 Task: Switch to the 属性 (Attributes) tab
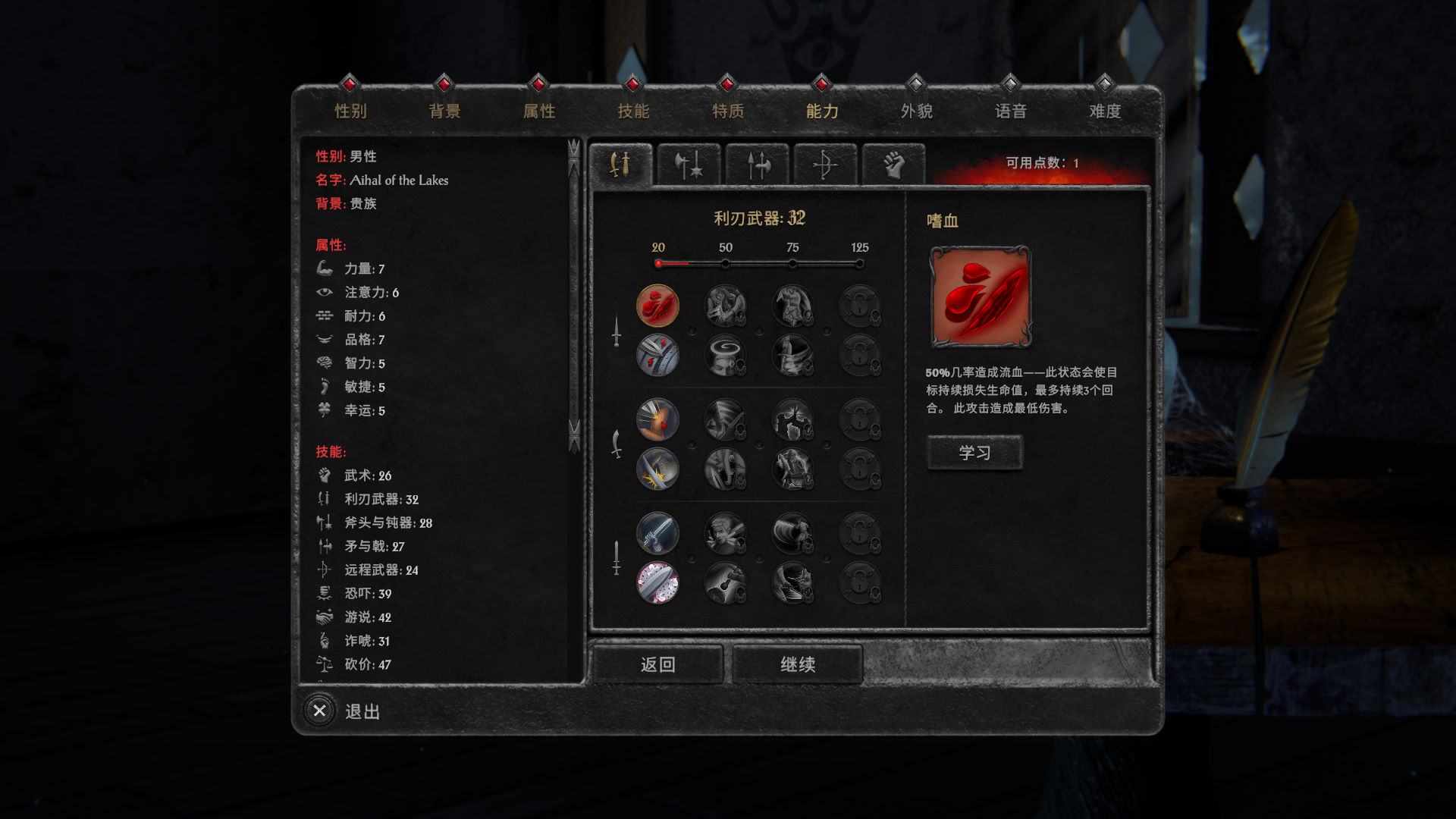click(x=539, y=111)
